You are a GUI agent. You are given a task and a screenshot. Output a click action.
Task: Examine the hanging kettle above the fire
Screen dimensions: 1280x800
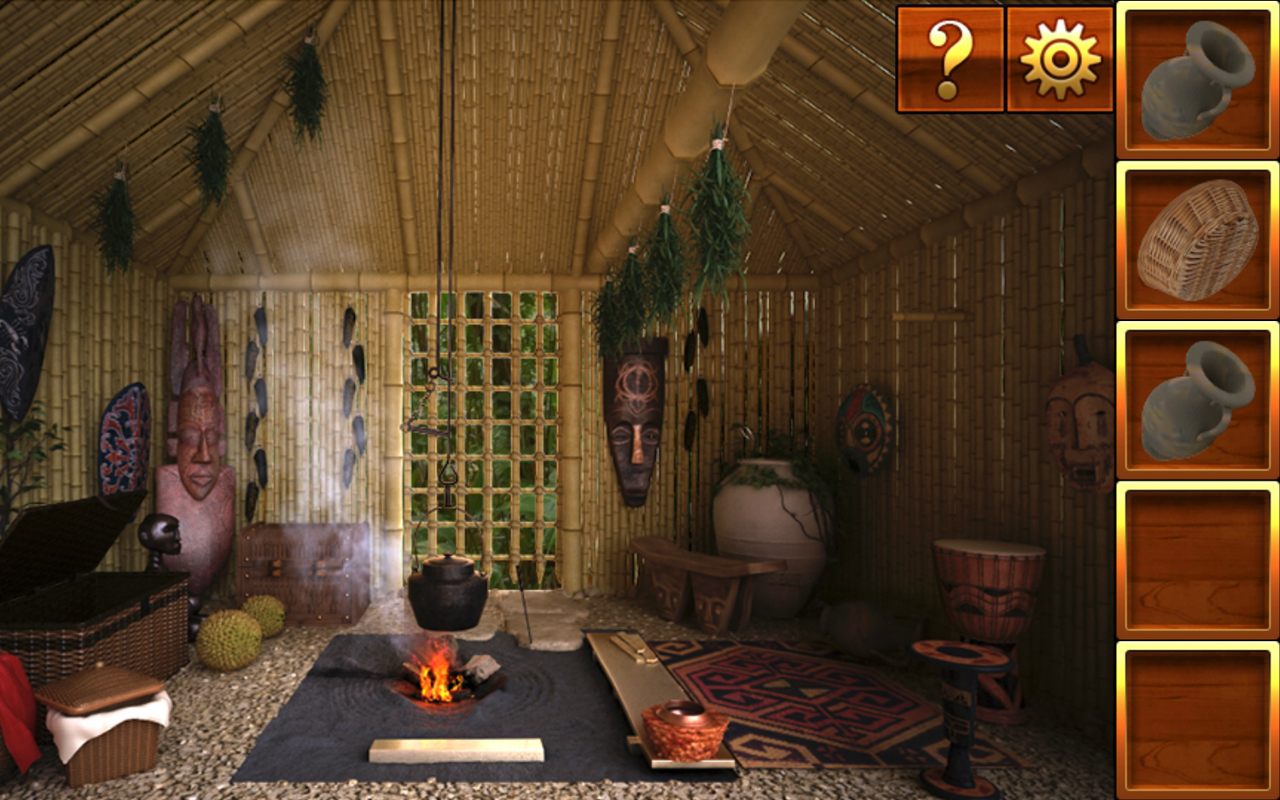click(447, 590)
